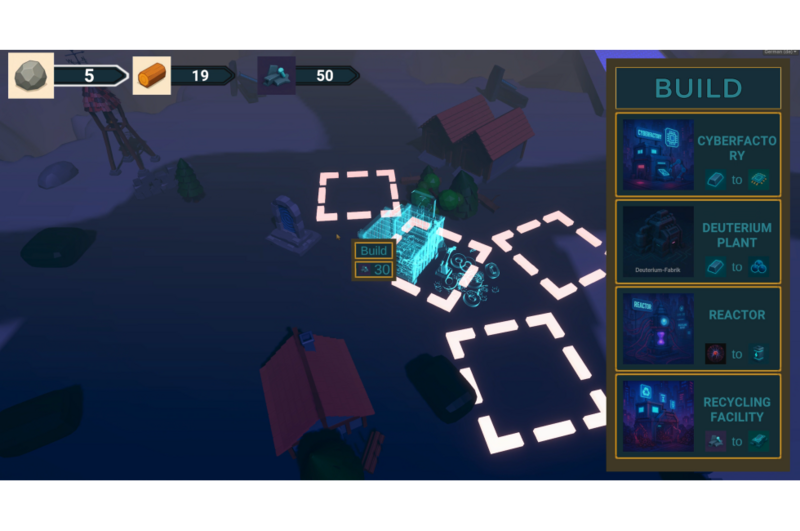Confirm construction with the Build button
The height and width of the screenshot is (531, 800).
point(374,251)
